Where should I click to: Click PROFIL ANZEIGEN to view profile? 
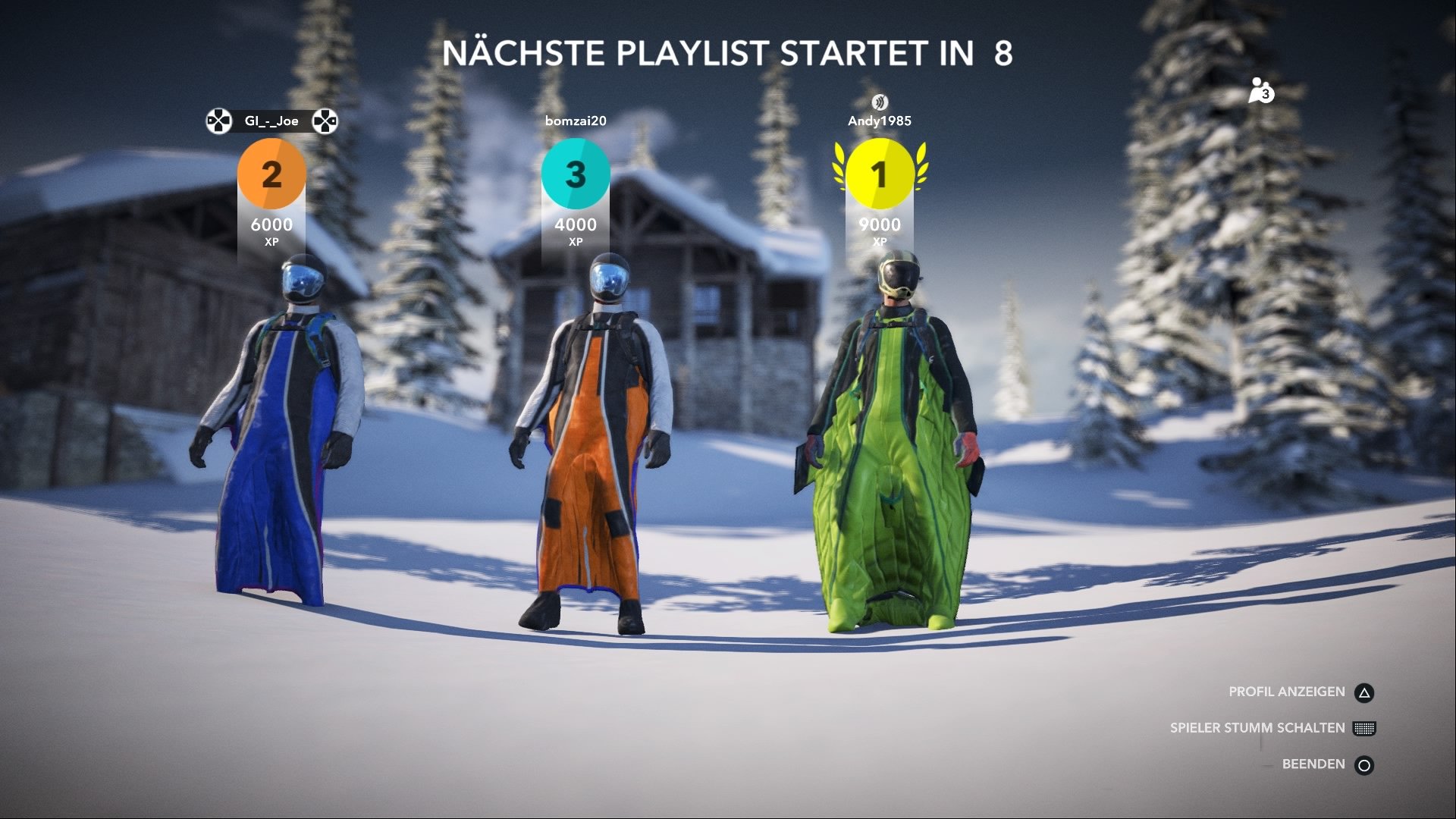pyautogui.click(x=1288, y=691)
